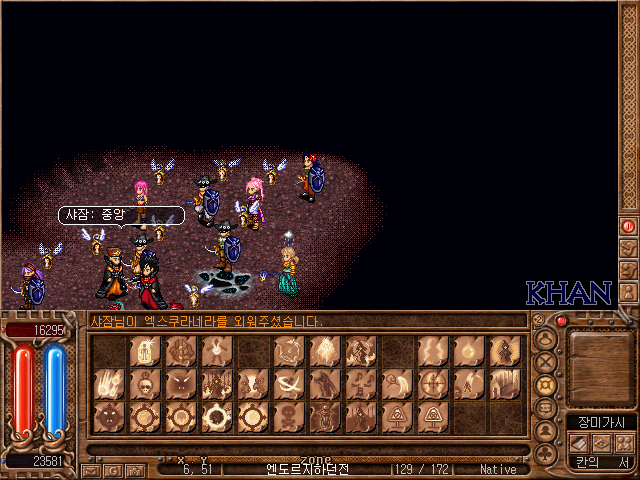The width and height of the screenshot is (640, 480).
Task: Click the four-dots button under 장미가시
Action: [622, 443]
